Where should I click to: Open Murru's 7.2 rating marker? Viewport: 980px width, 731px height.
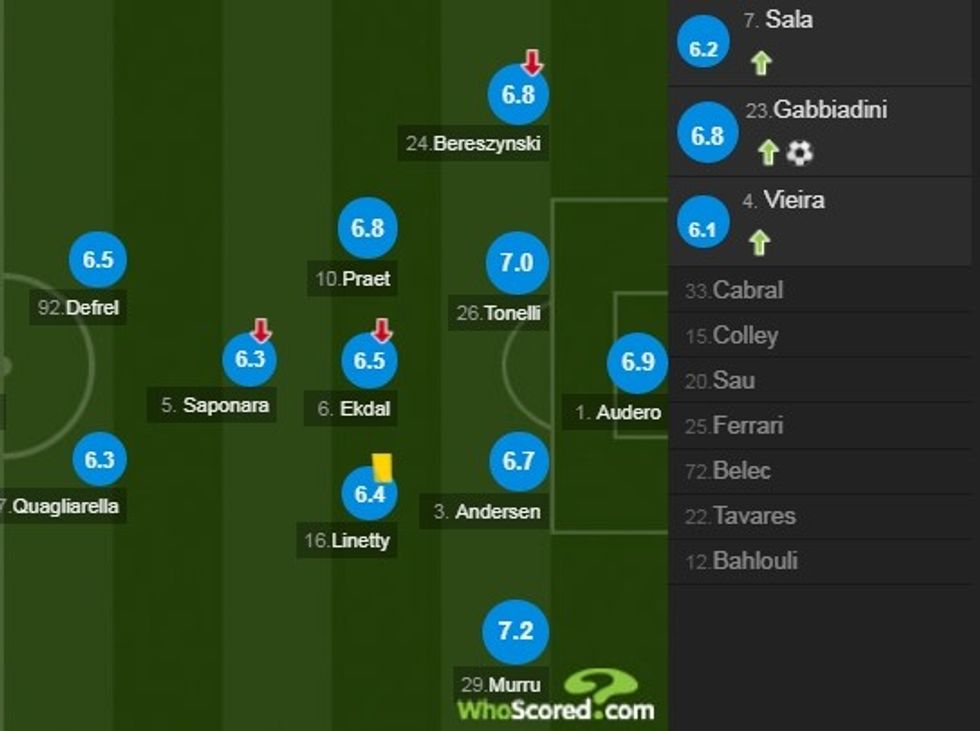(x=516, y=632)
